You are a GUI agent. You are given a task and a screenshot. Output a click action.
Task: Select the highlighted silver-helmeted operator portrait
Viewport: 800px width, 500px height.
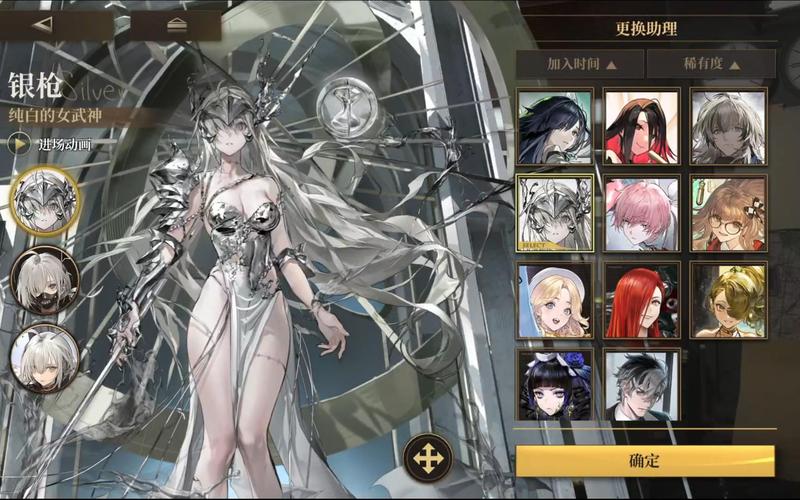coord(555,213)
